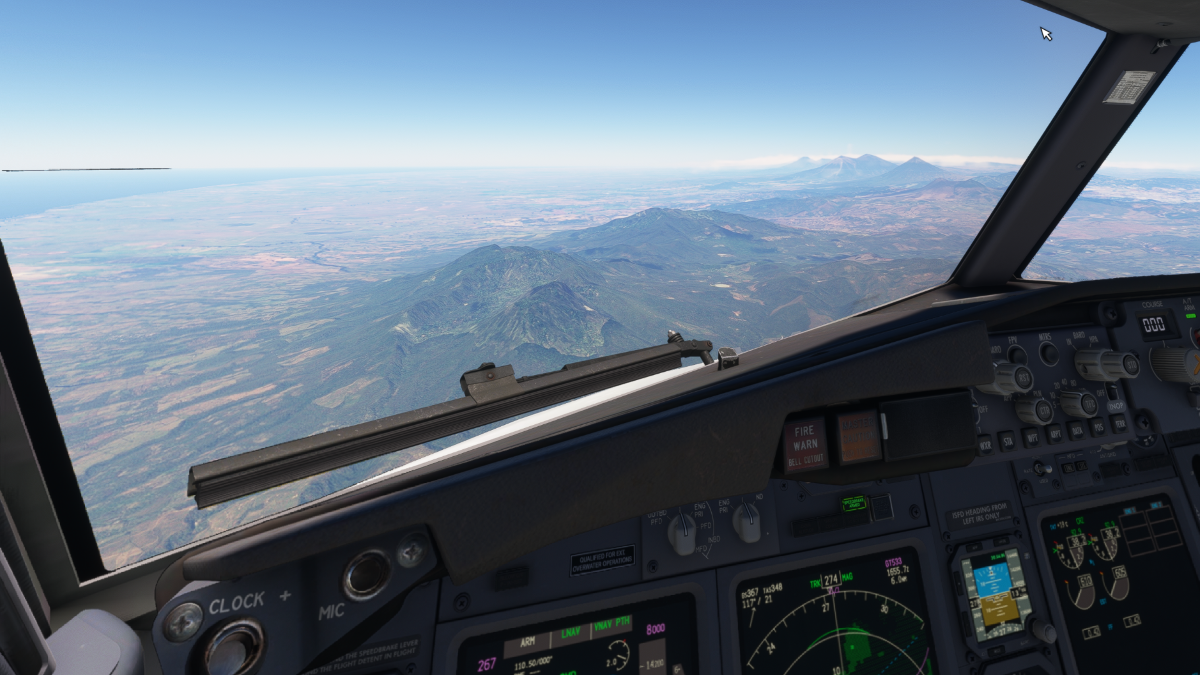Toggle the ARPT airports map button

(1056, 433)
